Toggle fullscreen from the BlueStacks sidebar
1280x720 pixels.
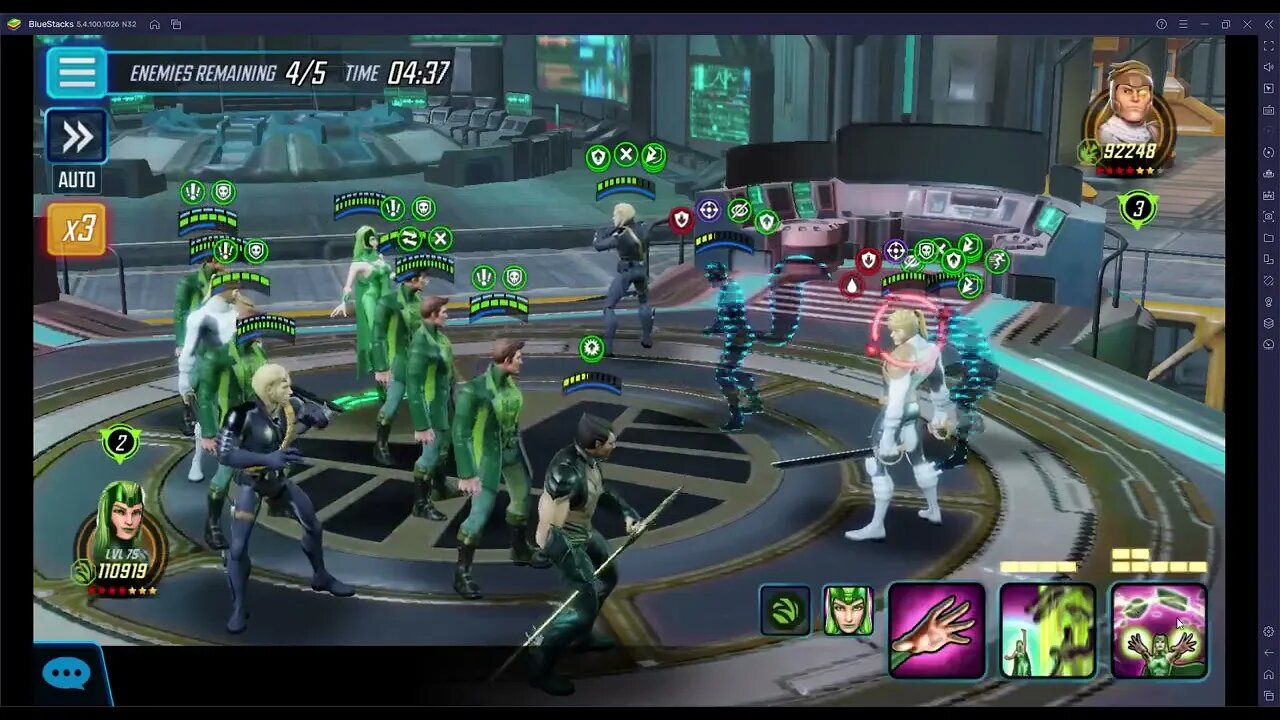[1267, 48]
